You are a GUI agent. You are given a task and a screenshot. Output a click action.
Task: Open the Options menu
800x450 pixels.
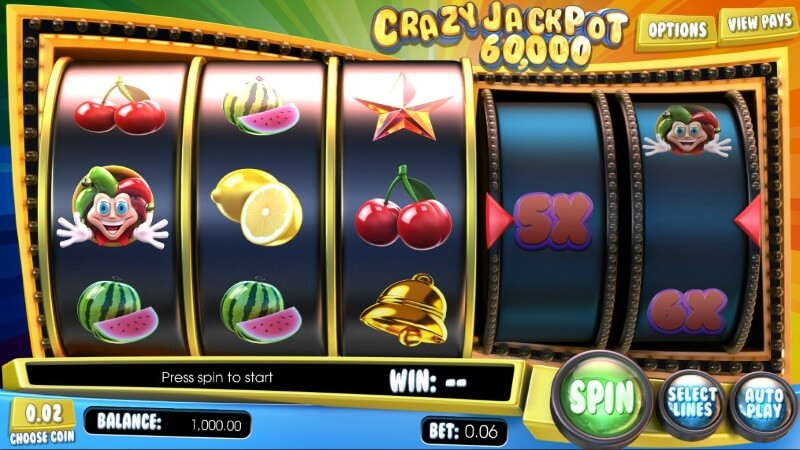coord(678,30)
